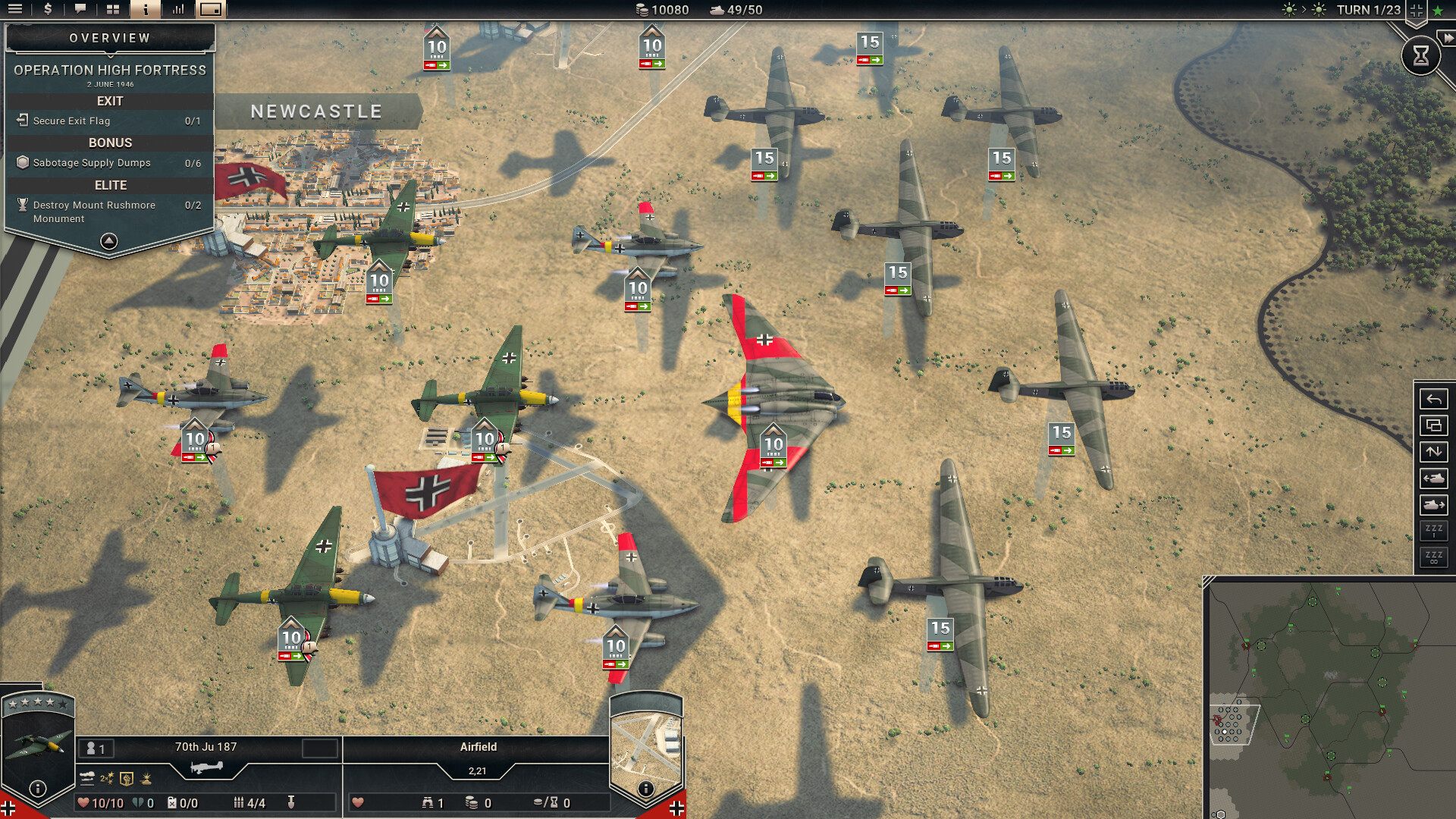Click the four-squares deployment icon in the toolbar
Viewport: 1456px width, 819px height.
point(113,10)
